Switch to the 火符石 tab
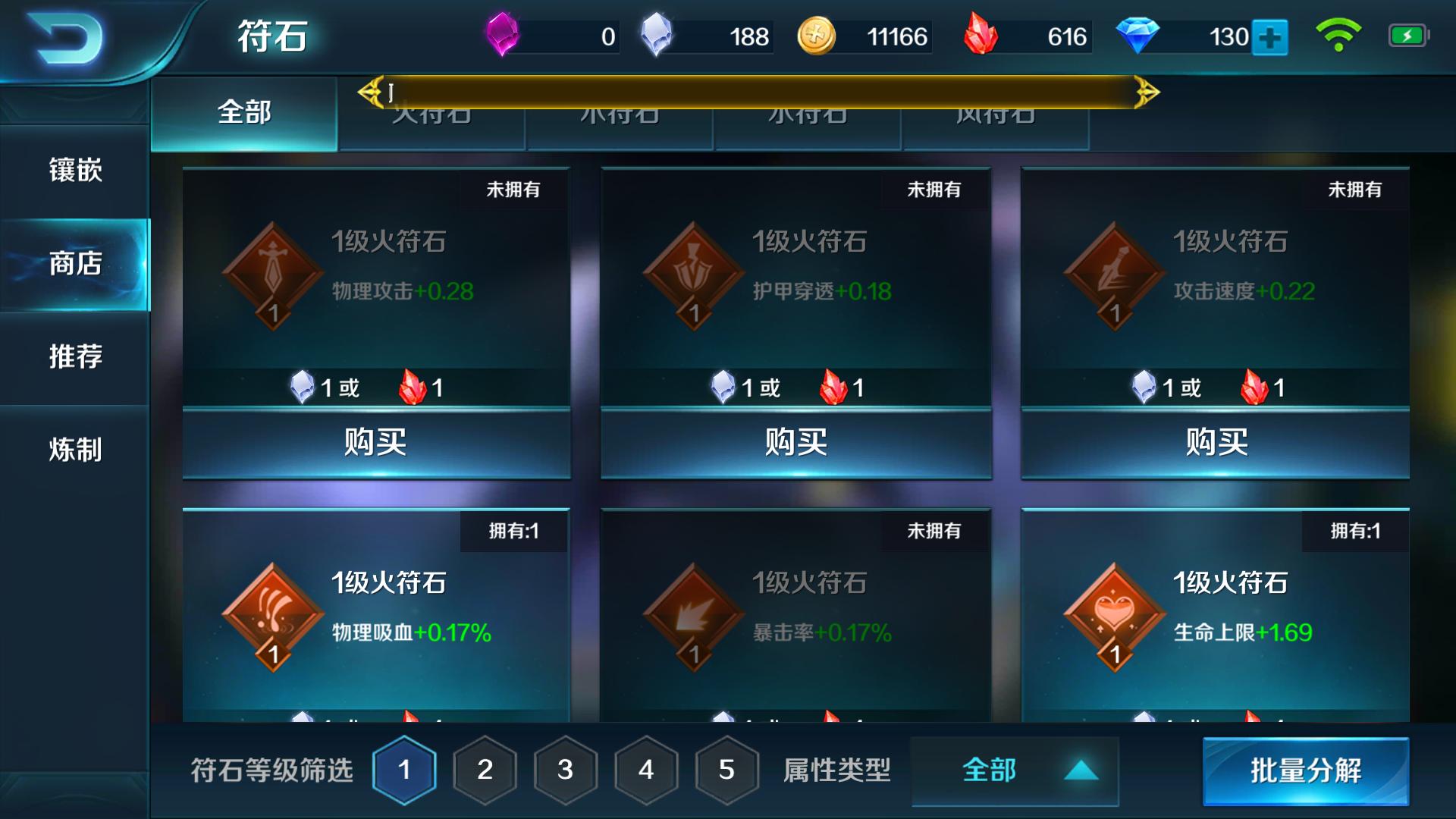Image resolution: width=1456 pixels, height=819 pixels. [433, 114]
